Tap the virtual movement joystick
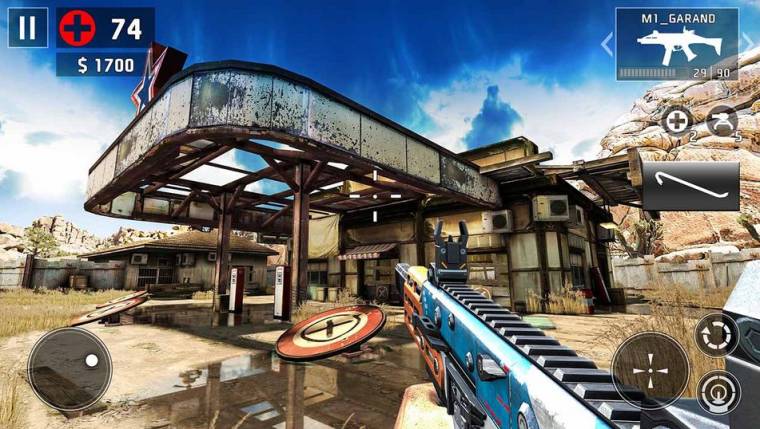Viewport: 760px width, 429px height. 69,368
